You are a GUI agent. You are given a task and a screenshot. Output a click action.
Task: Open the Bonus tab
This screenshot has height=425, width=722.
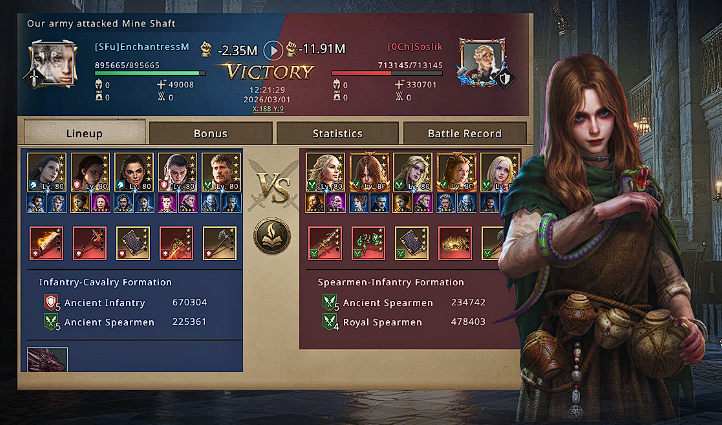pos(210,133)
